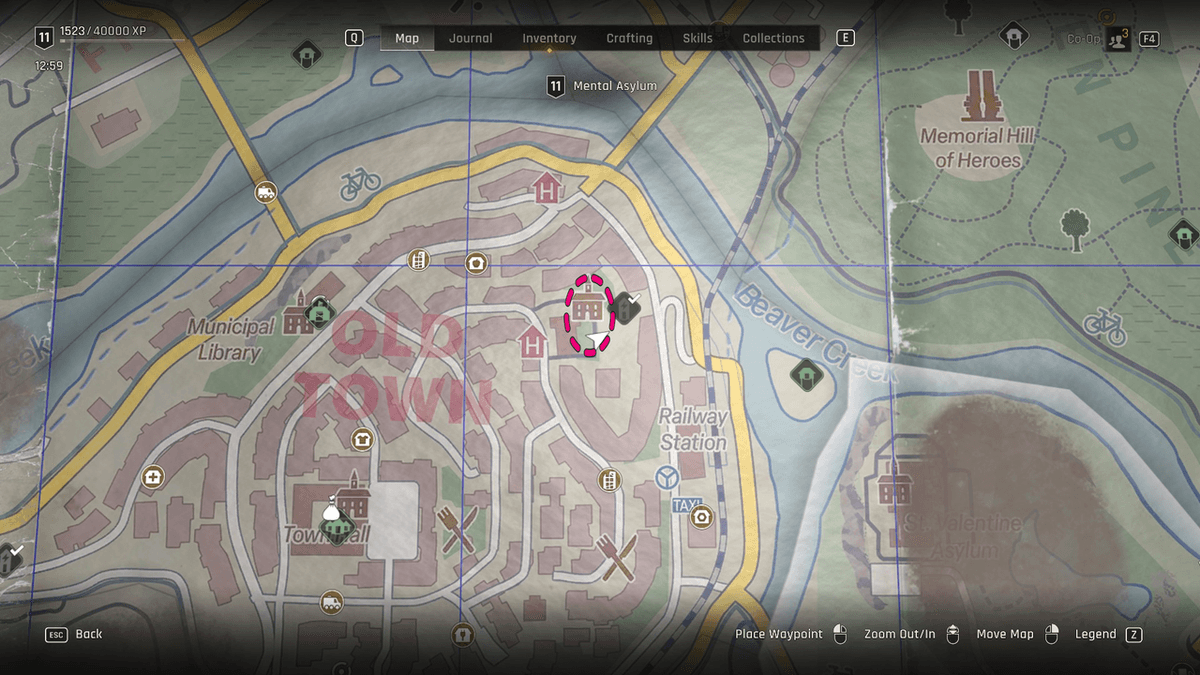Switch to the Journal tab
This screenshot has height=675, width=1200.
coord(470,38)
